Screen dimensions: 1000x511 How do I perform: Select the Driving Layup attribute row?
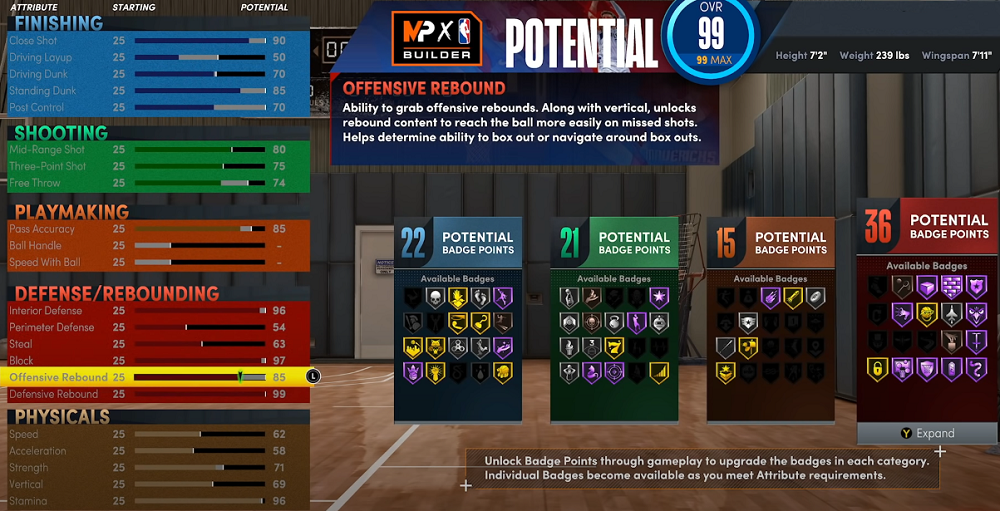pyautogui.click(x=150, y=58)
